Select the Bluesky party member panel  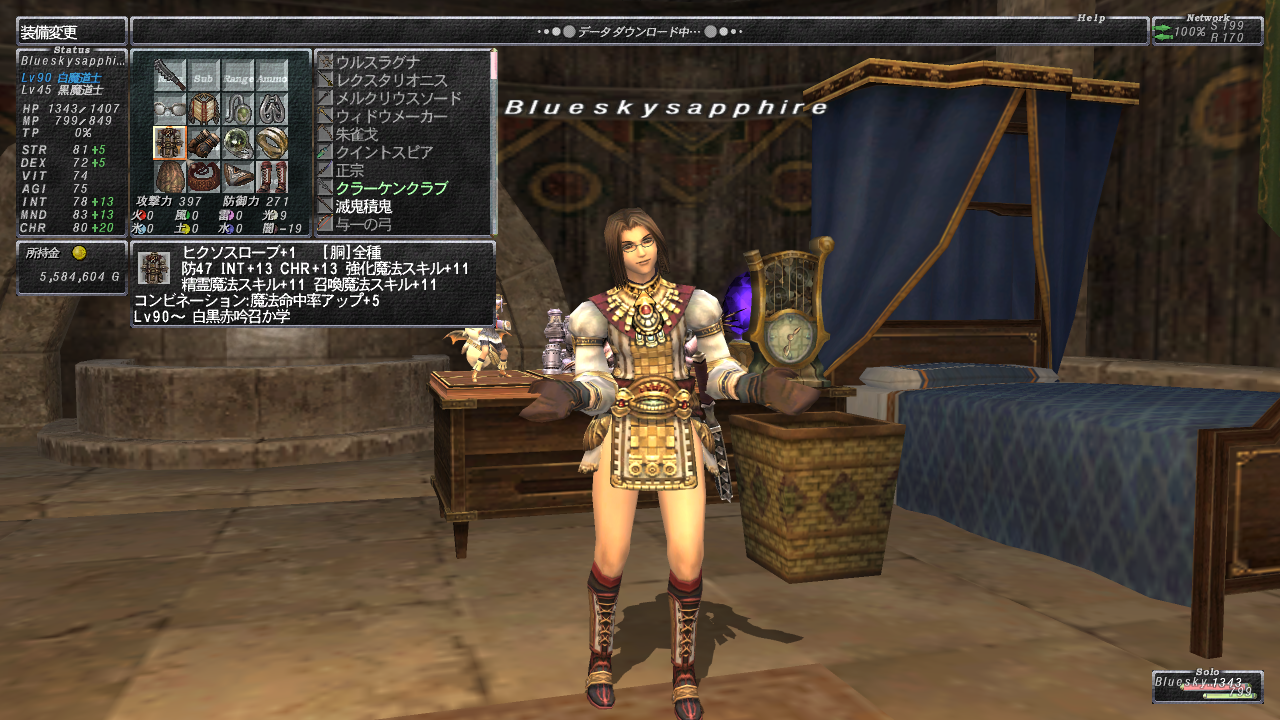click(1207, 687)
